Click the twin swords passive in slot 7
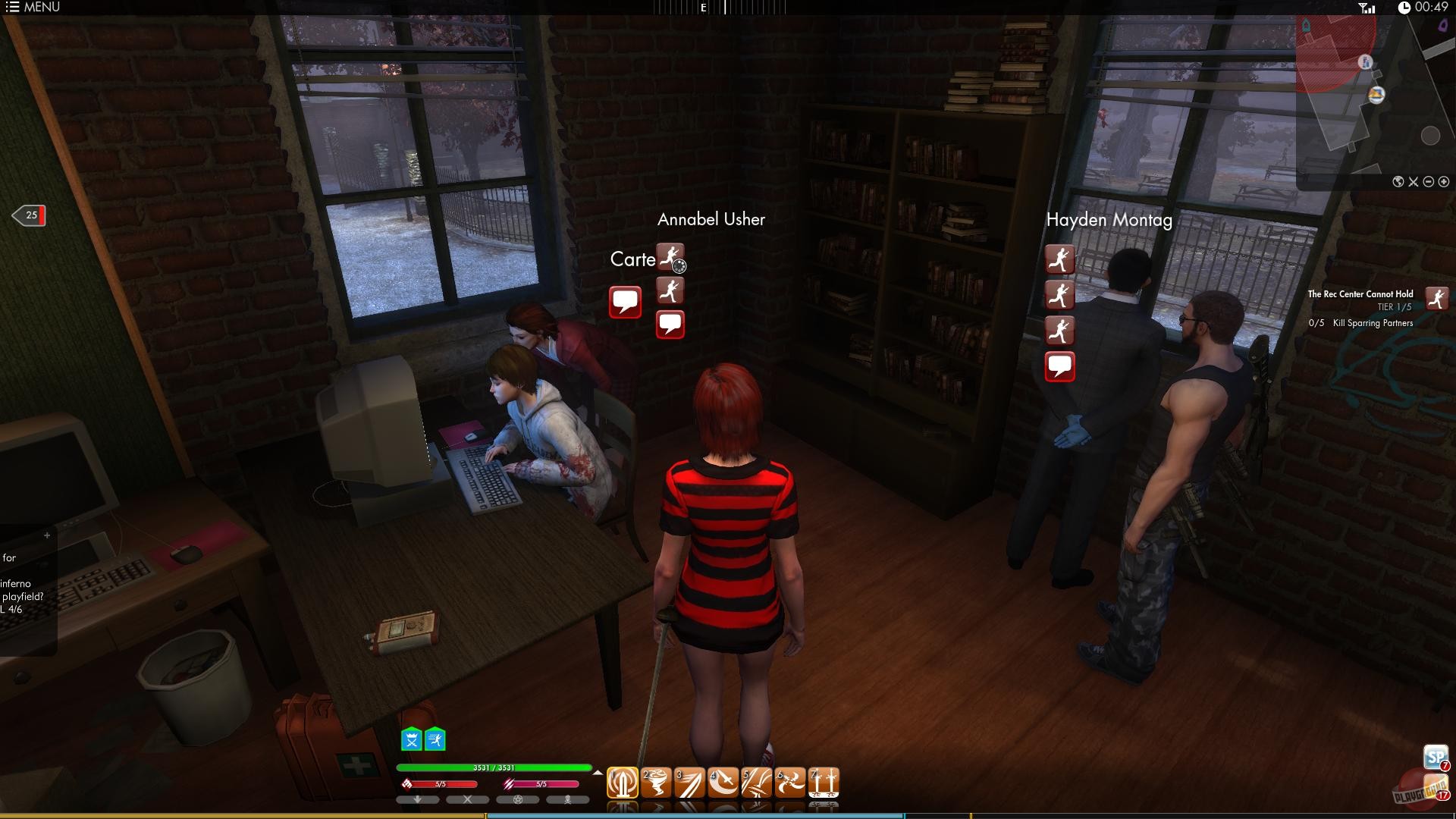1456x819 pixels. (824, 782)
